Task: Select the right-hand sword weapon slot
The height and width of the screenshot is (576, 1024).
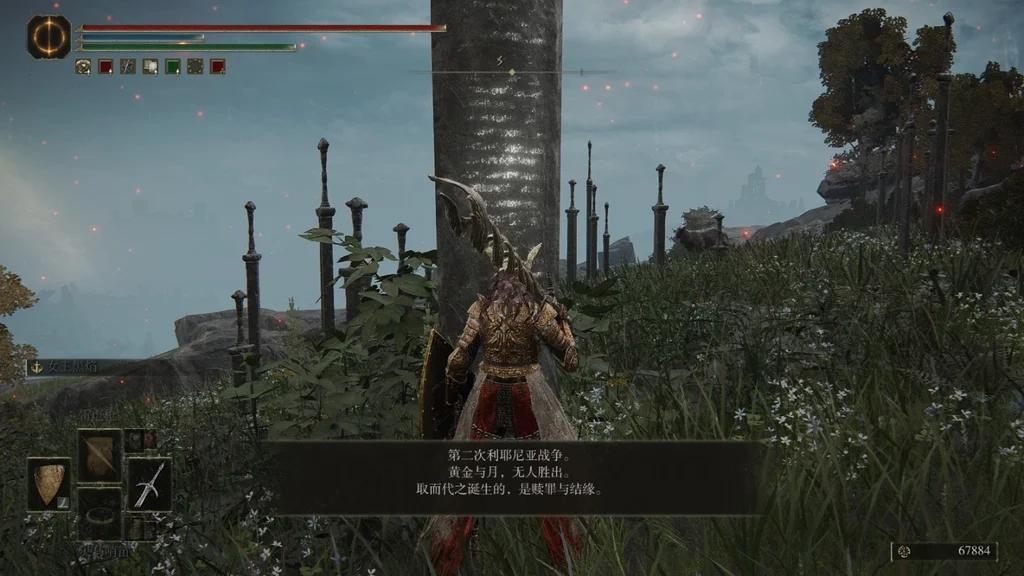Action: click(x=148, y=485)
